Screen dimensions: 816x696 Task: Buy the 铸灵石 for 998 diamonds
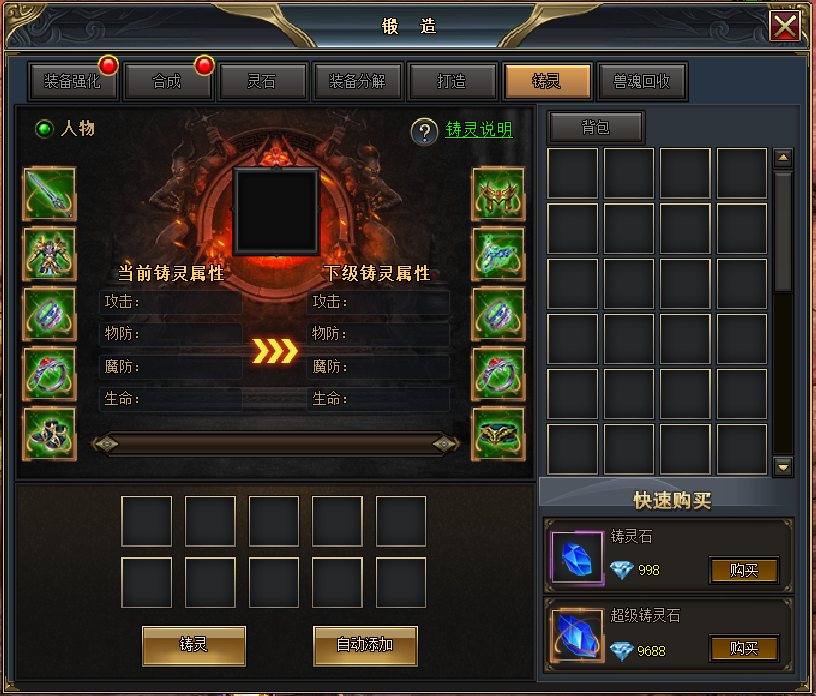pos(743,570)
